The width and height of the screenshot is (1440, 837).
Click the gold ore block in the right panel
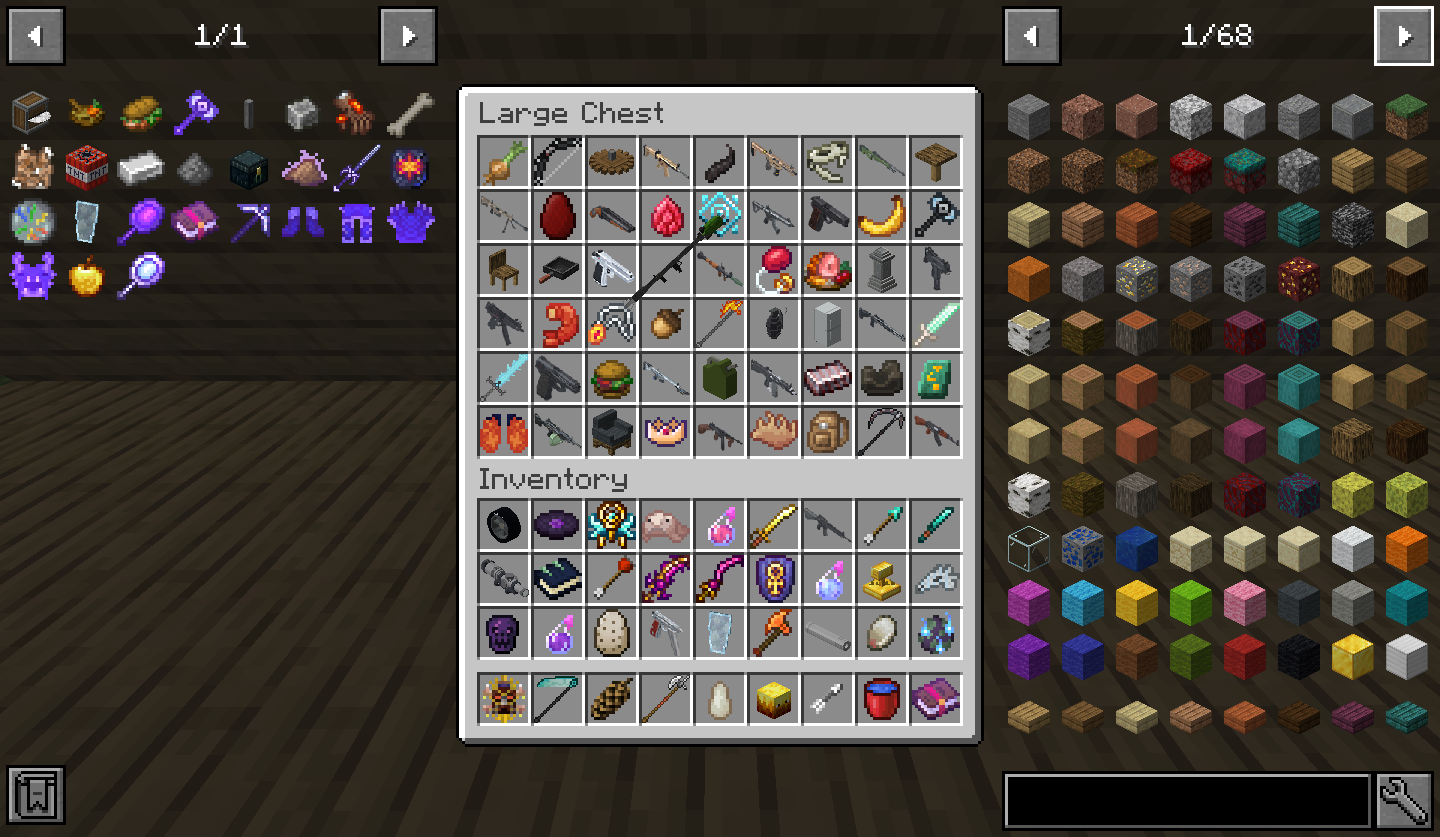tap(1137, 276)
